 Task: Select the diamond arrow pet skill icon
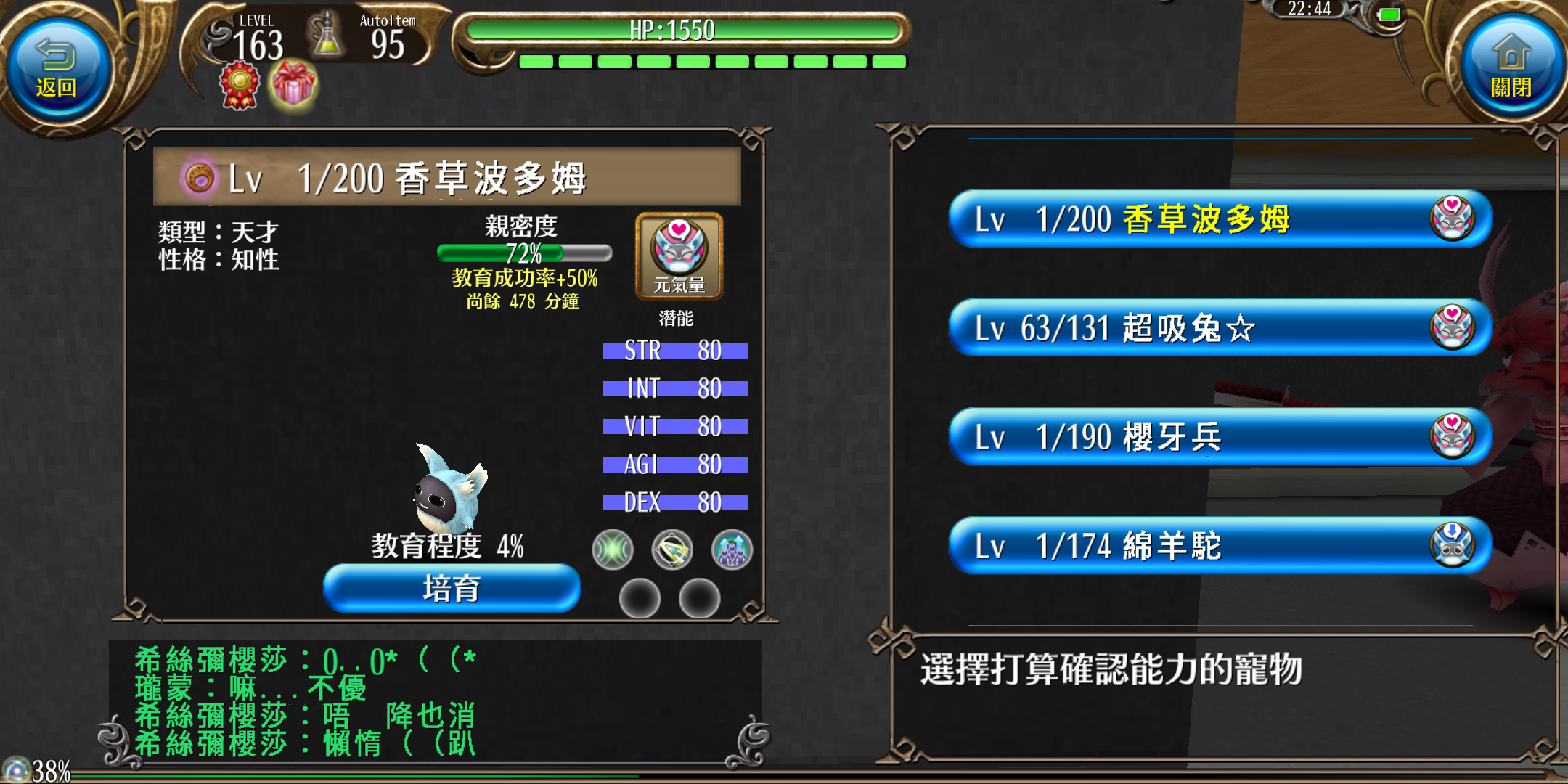672,550
